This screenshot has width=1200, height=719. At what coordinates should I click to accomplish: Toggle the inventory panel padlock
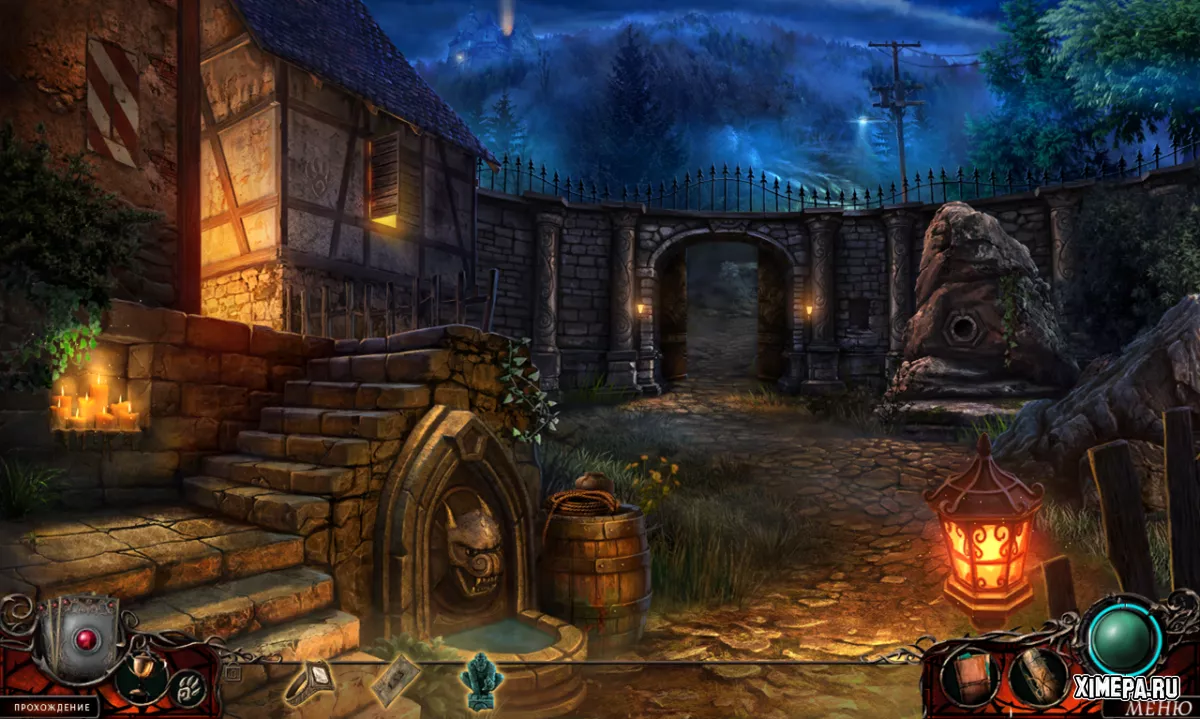pos(232,668)
